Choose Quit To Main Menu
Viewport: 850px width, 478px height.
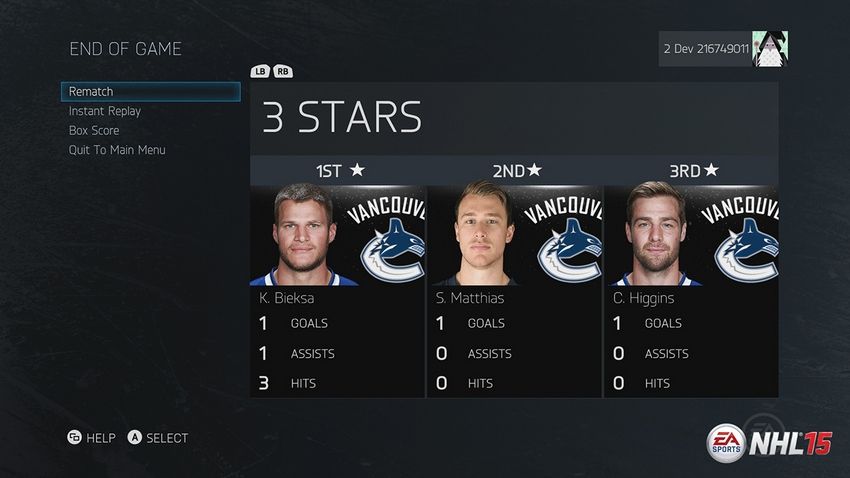[117, 150]
